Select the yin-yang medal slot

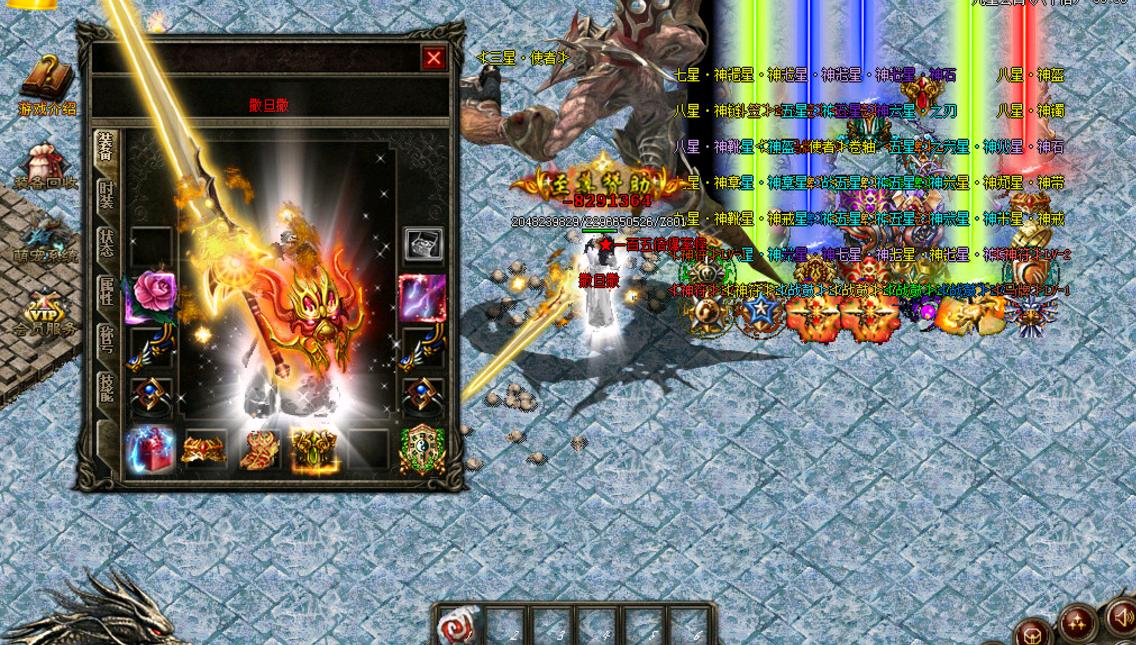[x=422, y=450]
